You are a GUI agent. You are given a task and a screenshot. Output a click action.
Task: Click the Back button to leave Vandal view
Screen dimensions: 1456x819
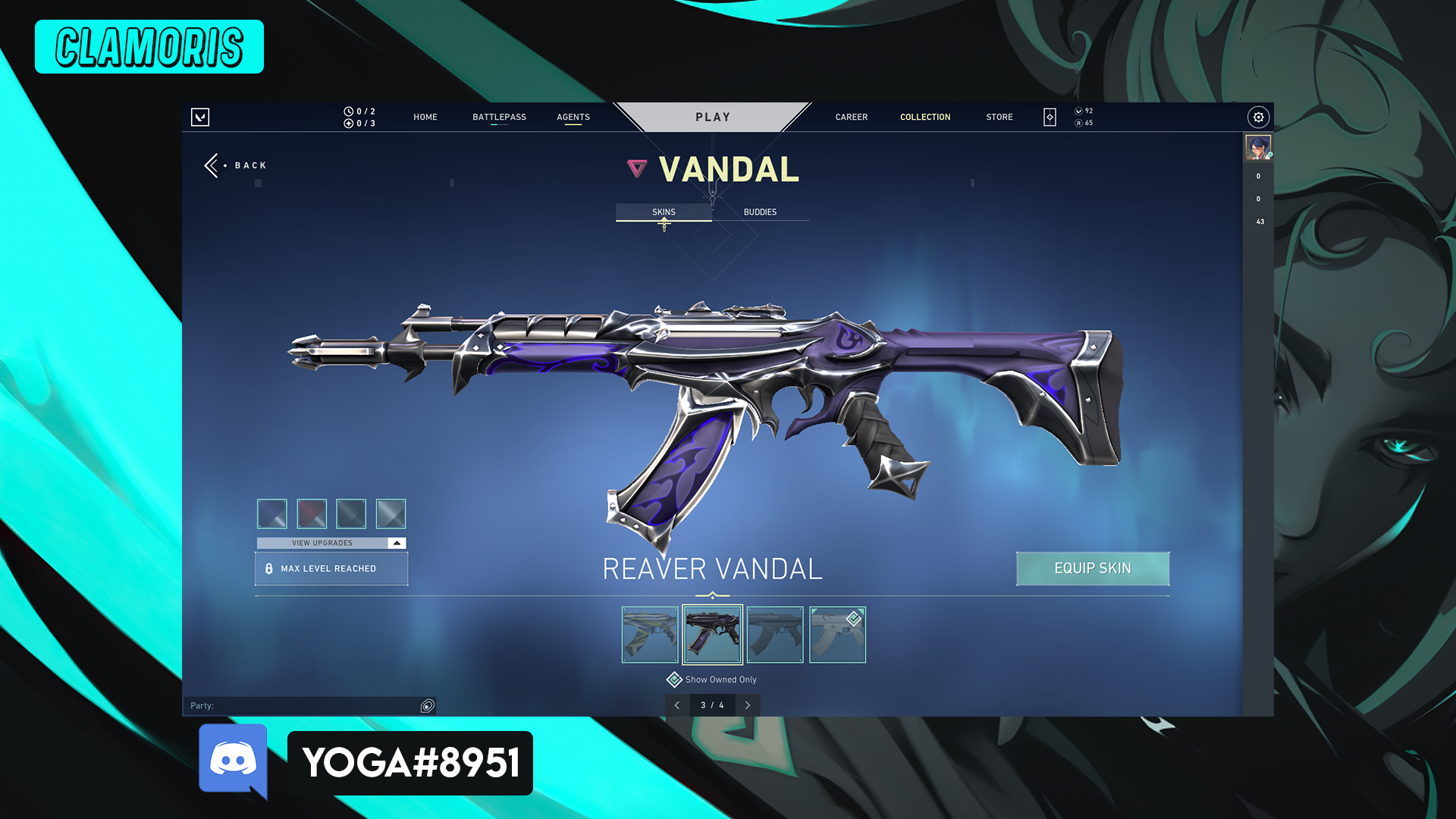coord(235,165)
